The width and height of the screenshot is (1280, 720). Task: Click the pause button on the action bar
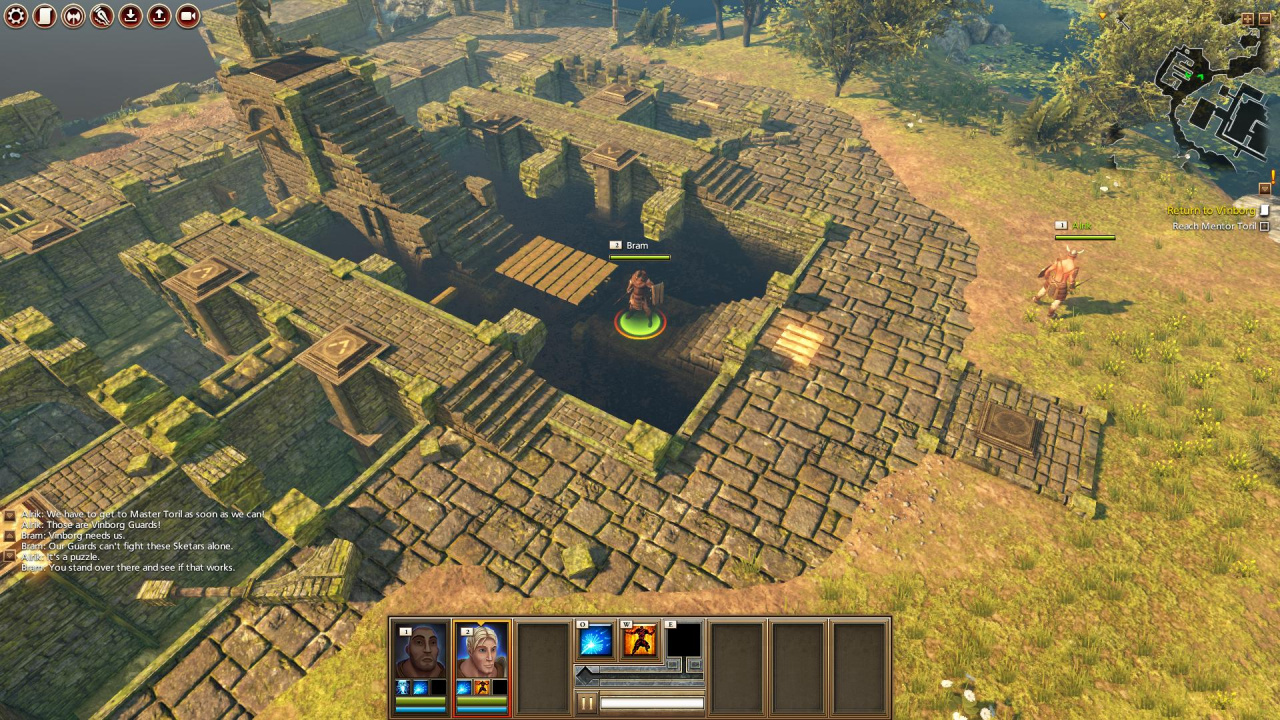(587, 704)
